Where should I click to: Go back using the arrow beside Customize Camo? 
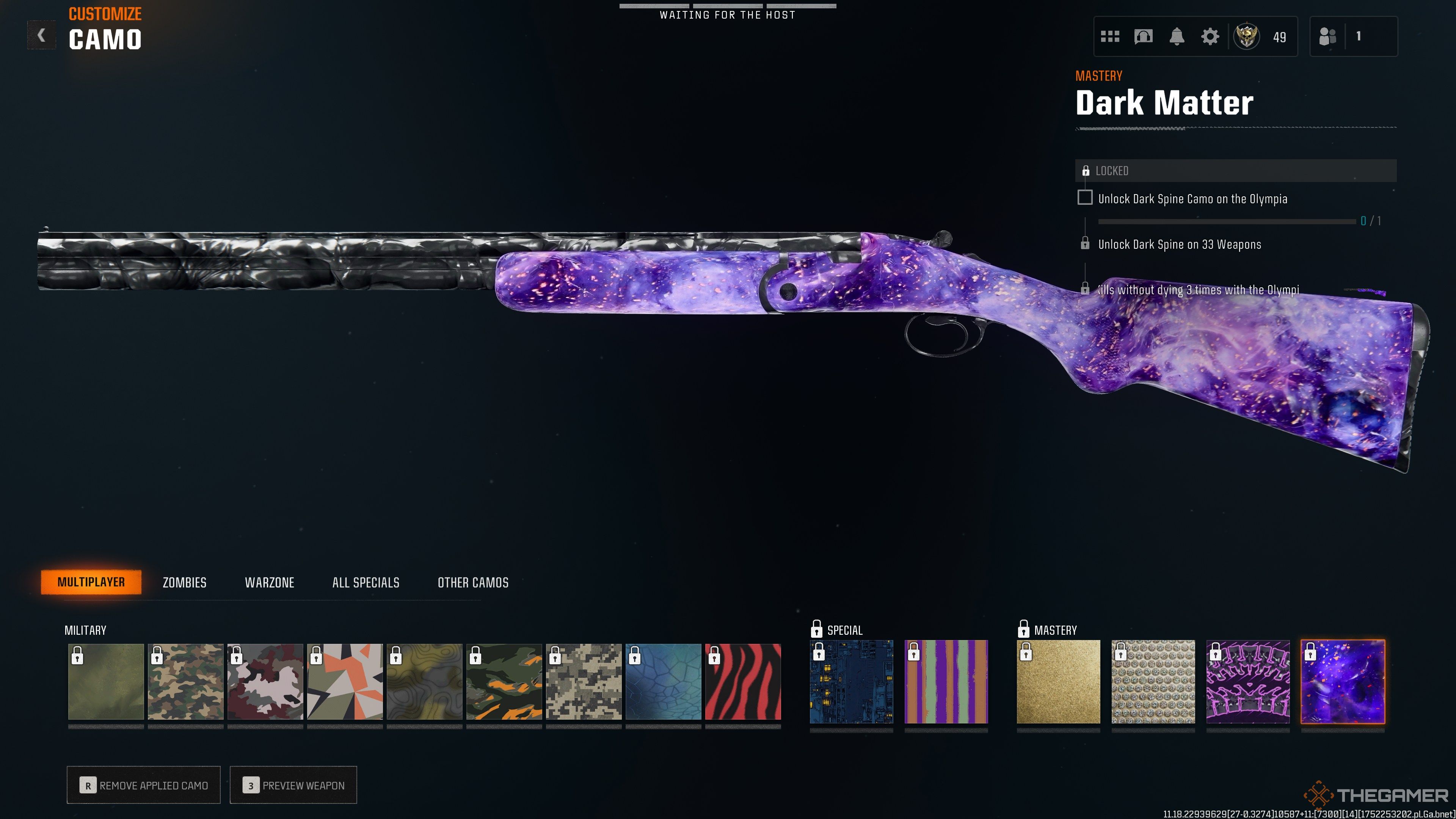click(41, 36)
